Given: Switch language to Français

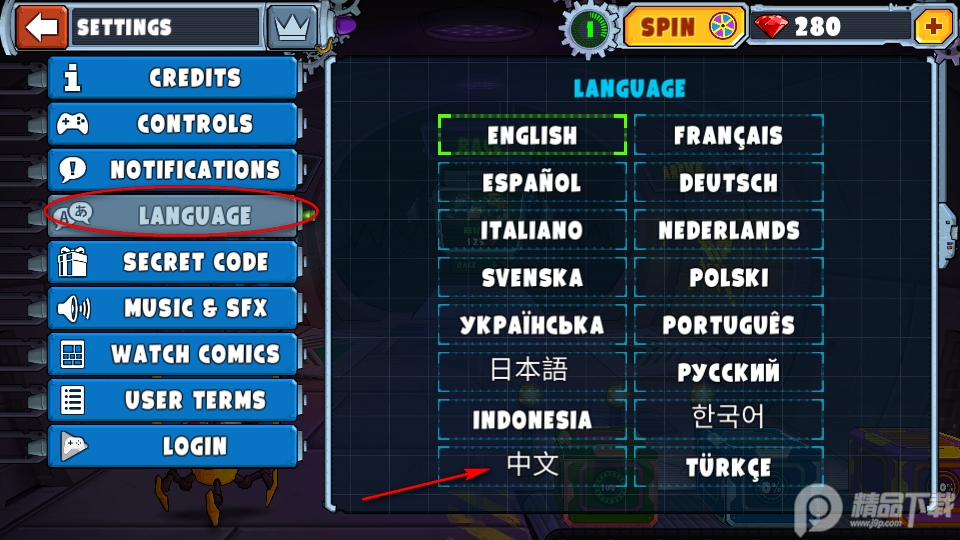Looking at the screenshot, I should [x=728, y=135].
